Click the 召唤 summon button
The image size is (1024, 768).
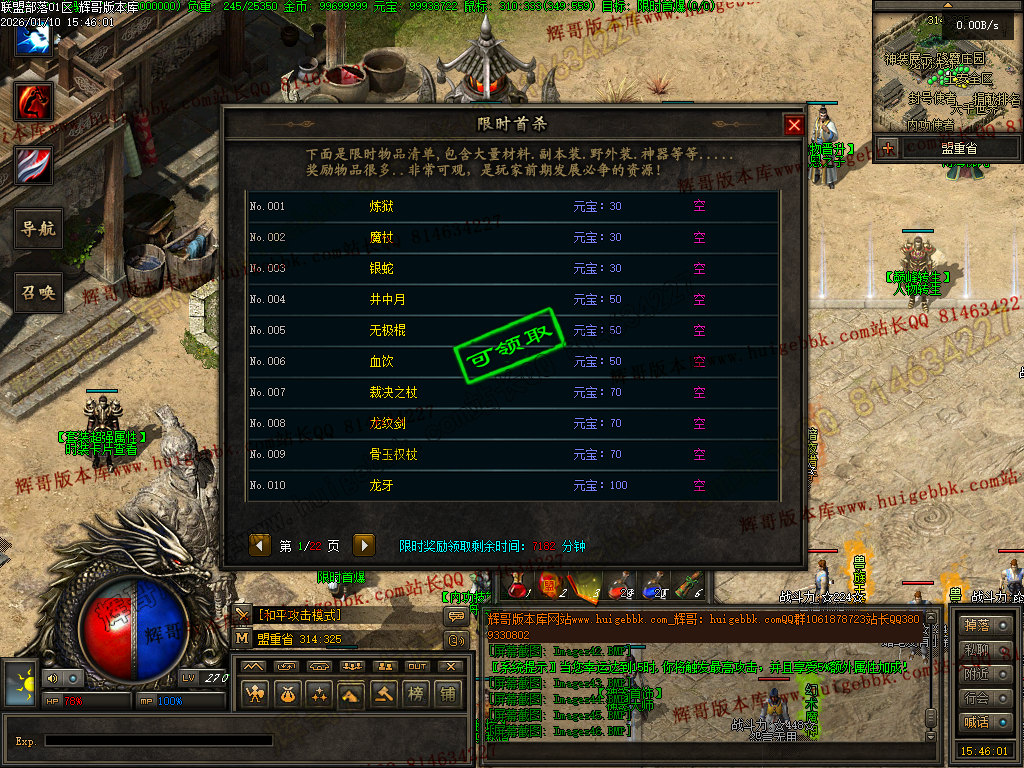39,293
